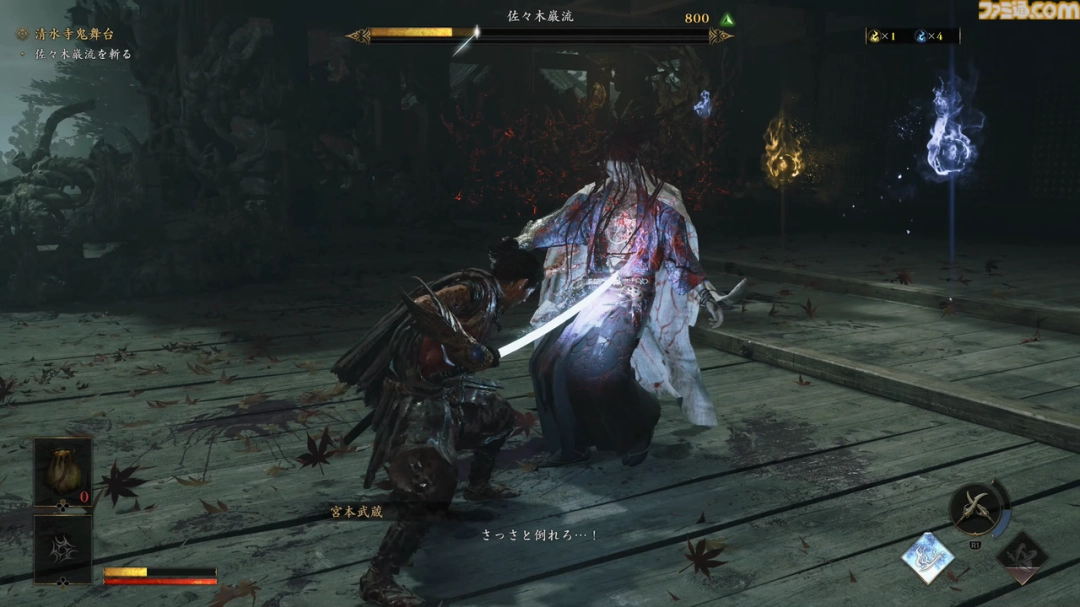Use the blue flame diamond skill
Viewport: 1080px width, 607px height.
927,558
